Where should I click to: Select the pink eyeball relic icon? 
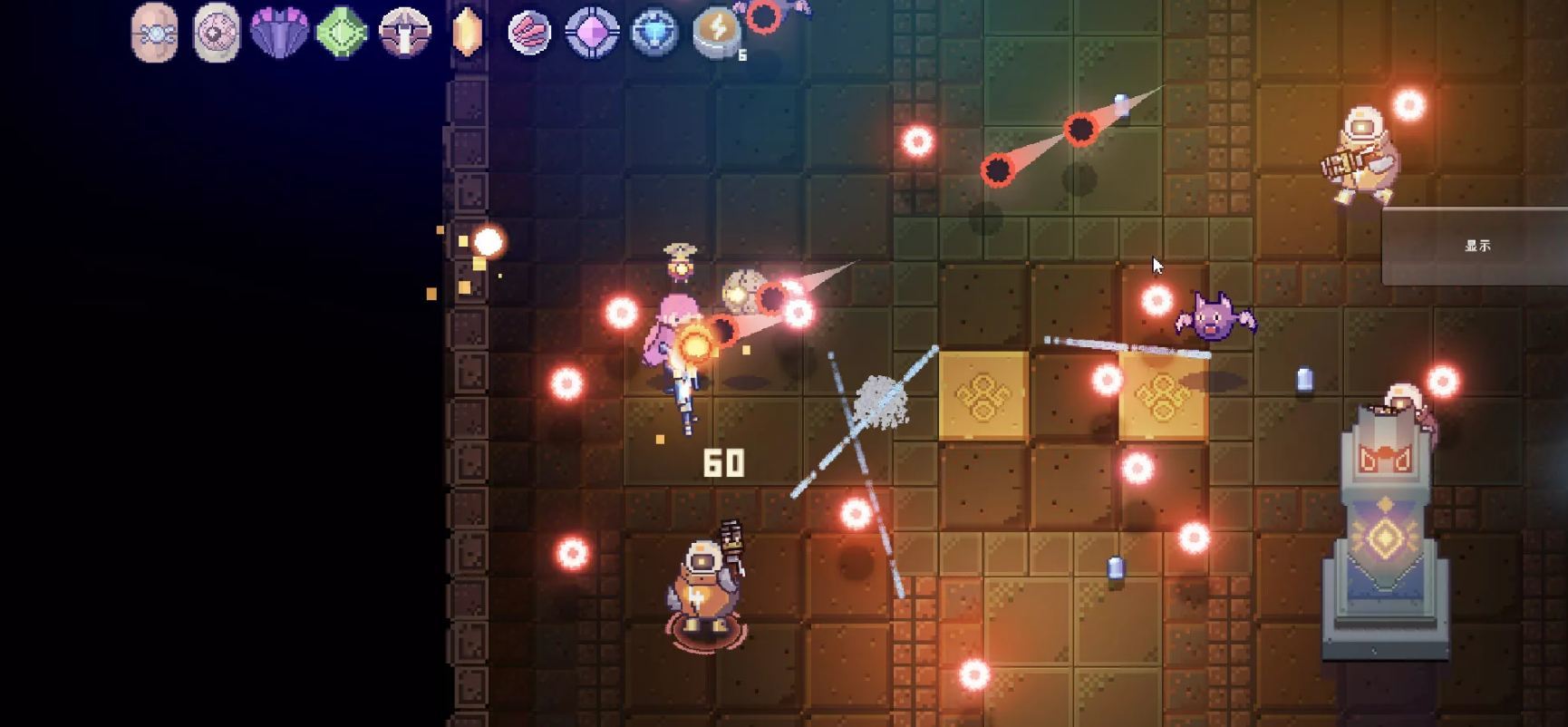(217, 34)
